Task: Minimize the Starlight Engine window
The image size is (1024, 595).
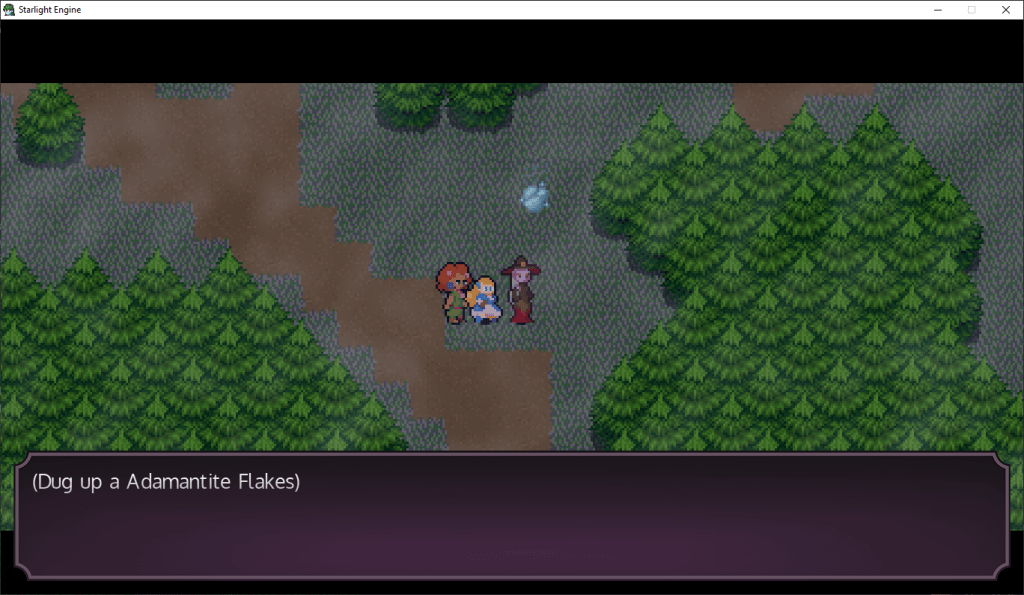Action: point(937,9)
